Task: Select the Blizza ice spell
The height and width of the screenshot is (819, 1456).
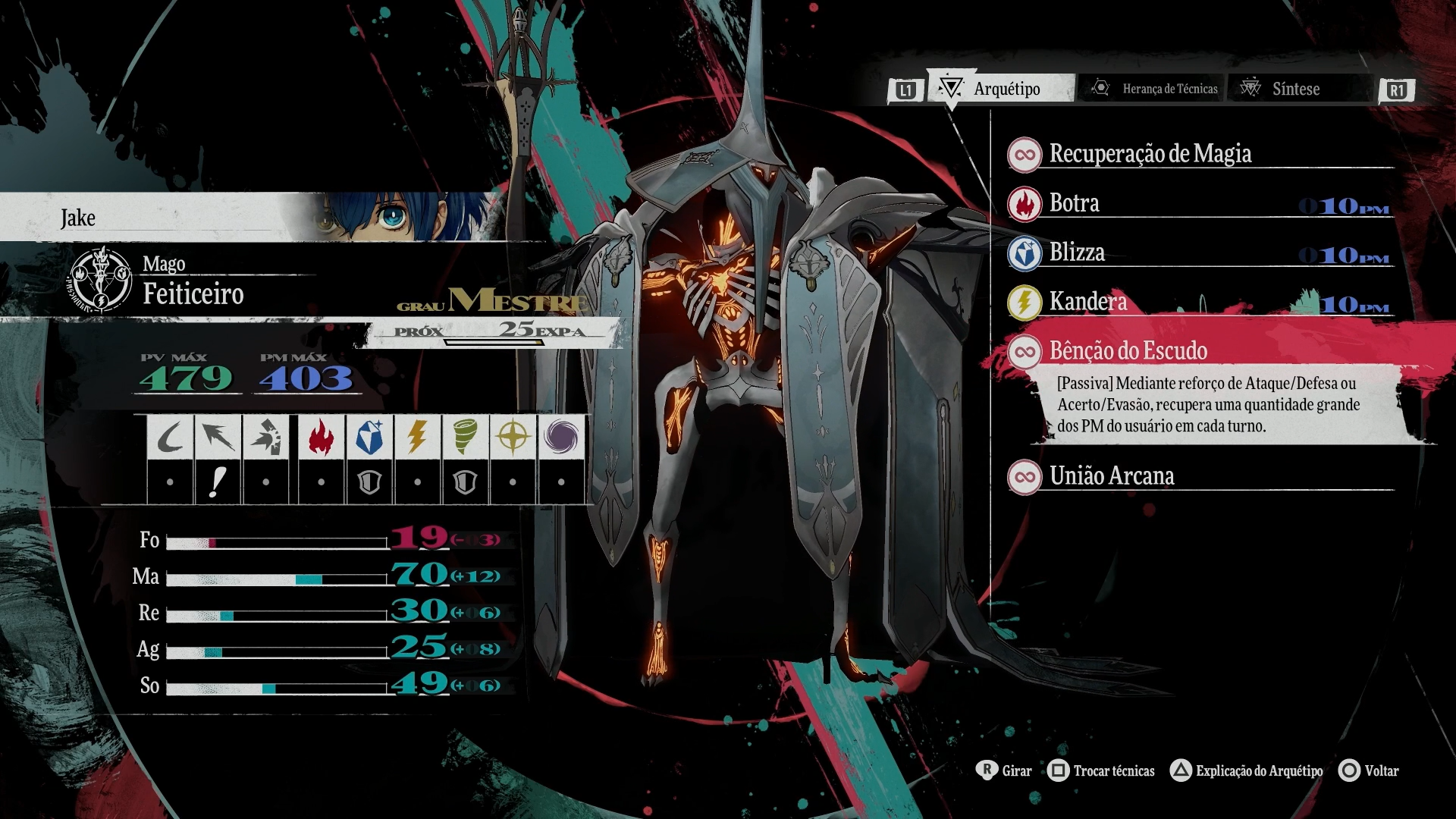Action: [x=1077, y=253]
